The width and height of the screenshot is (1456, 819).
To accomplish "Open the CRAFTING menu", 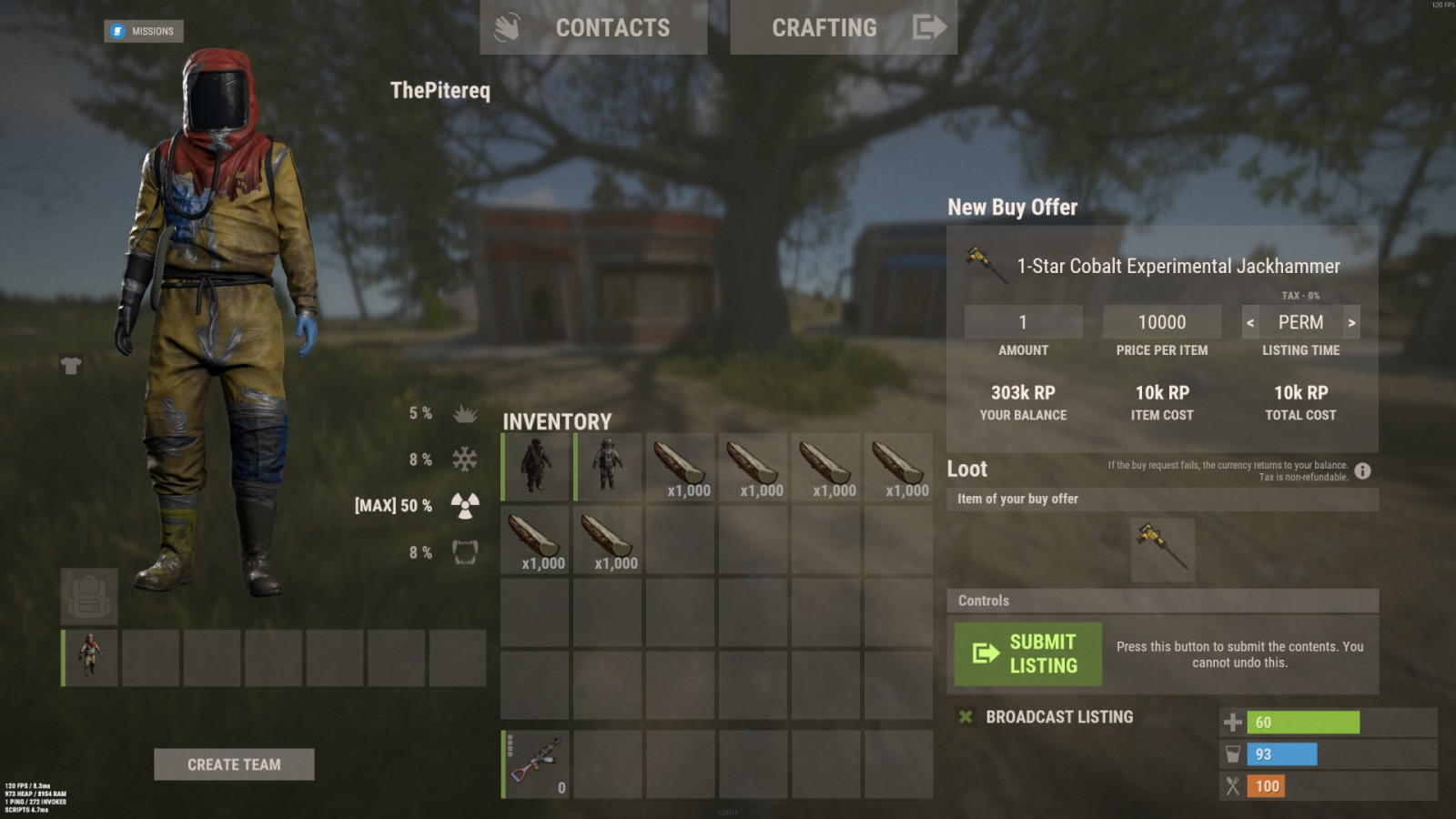I will pos(824,27).
